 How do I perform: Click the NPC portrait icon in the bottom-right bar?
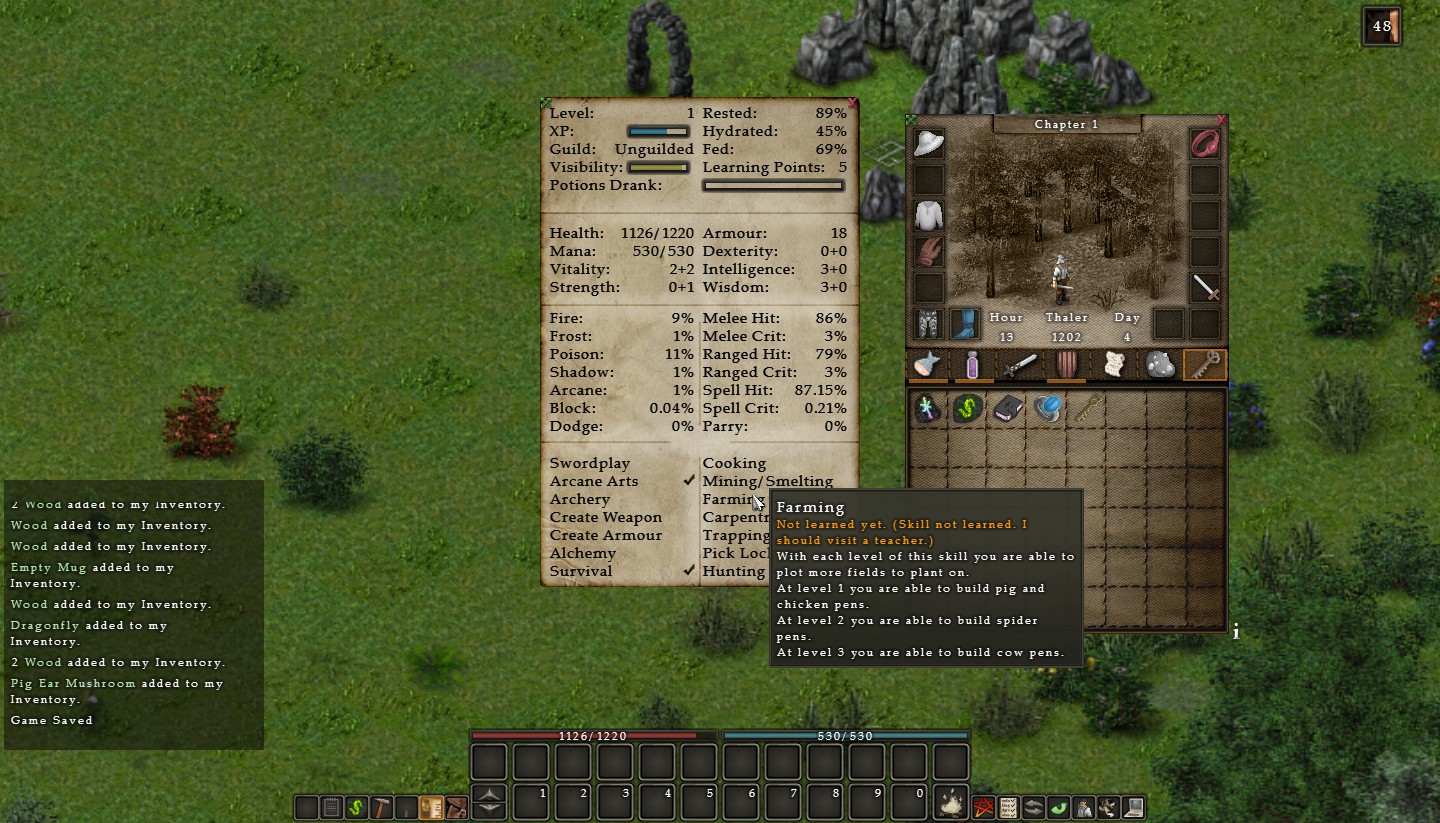[1082, 807]
